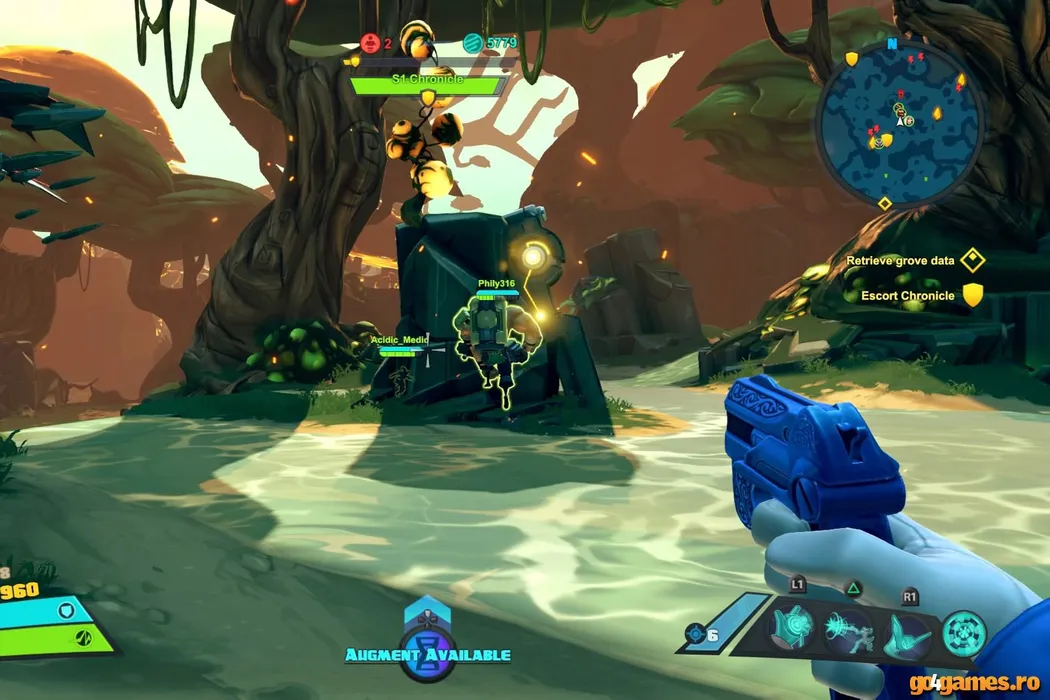1050x700 pixels.
Task: Click the yellow diamond marker below minimap
Action: click(x=884, y=204)
